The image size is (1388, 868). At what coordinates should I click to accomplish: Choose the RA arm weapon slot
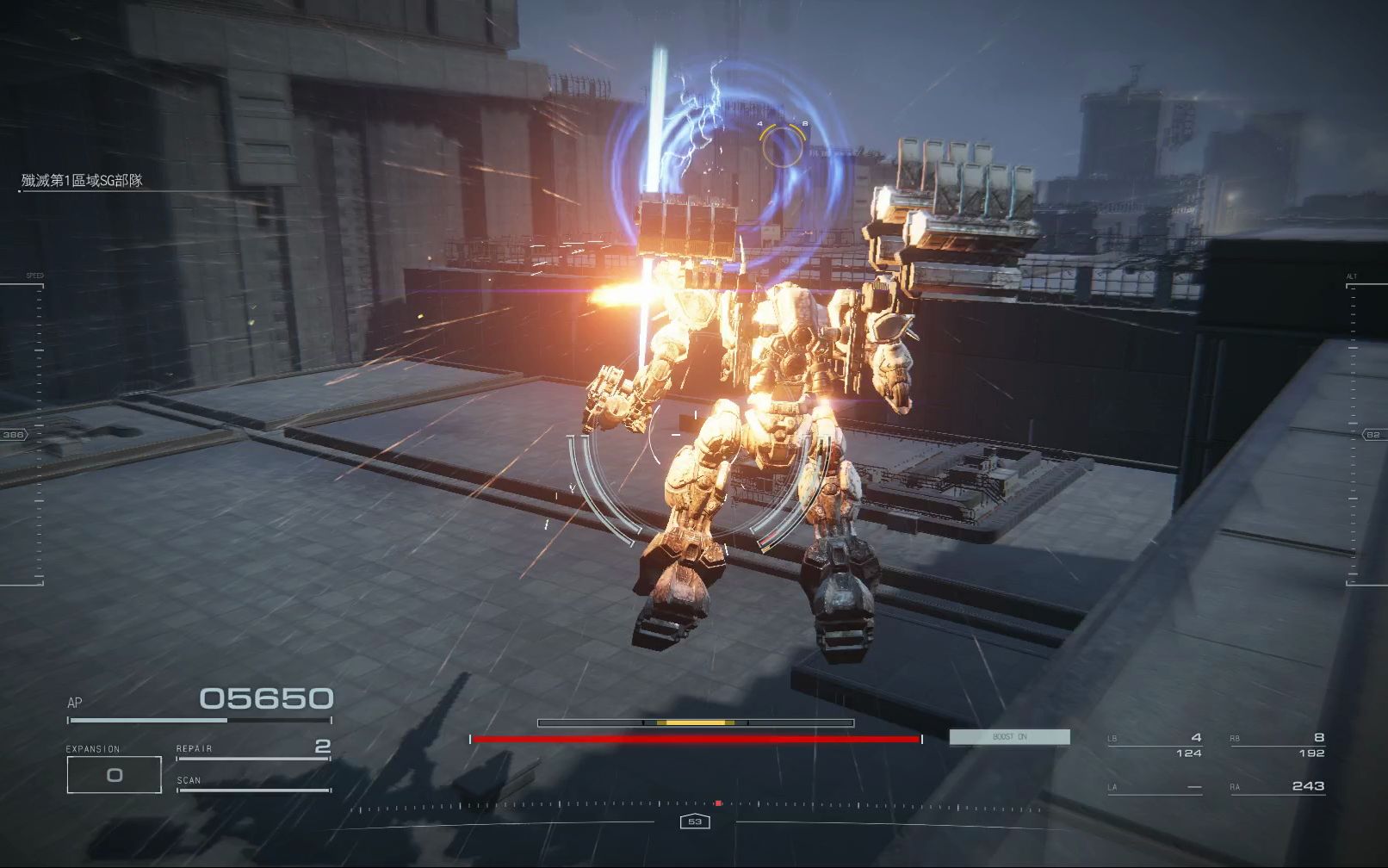[1278, 786]
